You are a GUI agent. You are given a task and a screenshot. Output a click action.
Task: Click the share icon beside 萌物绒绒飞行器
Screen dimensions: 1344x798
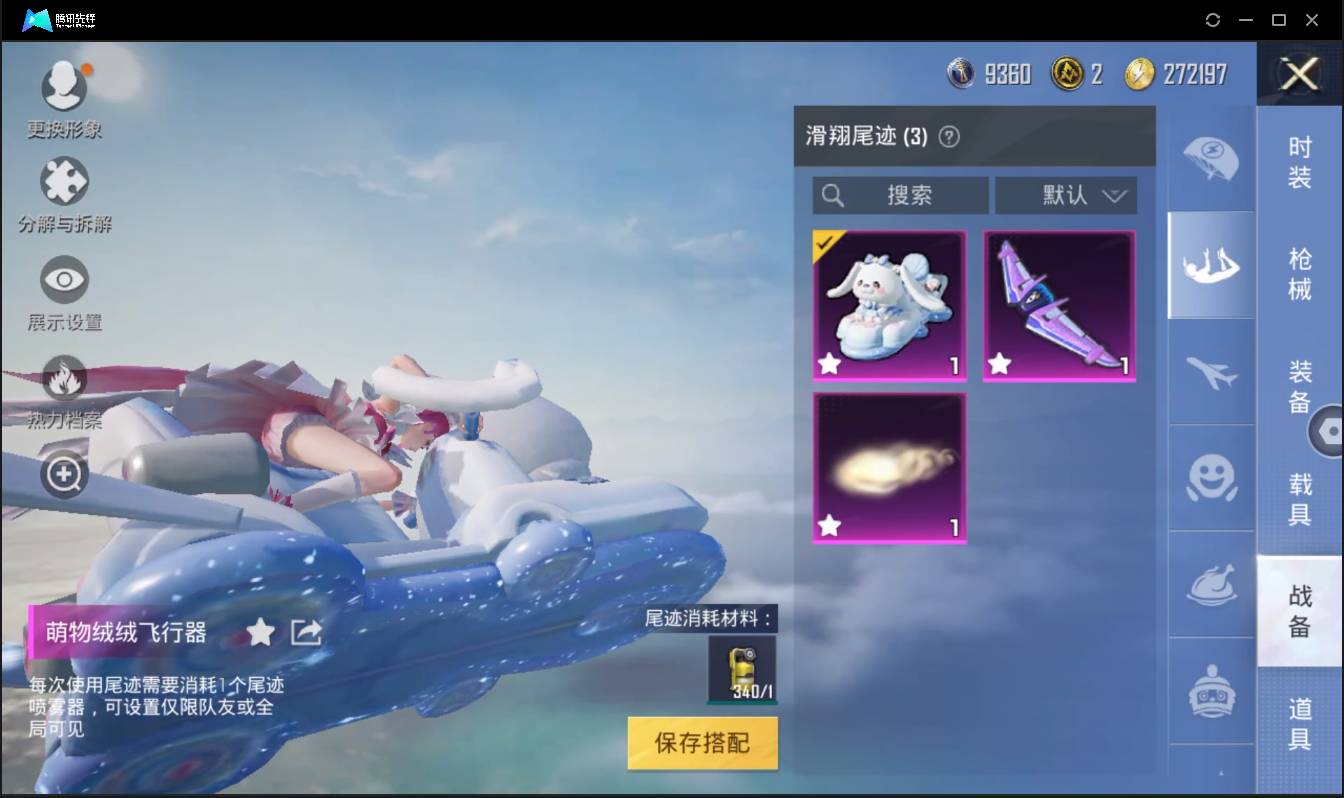click(x=307, y=632)
